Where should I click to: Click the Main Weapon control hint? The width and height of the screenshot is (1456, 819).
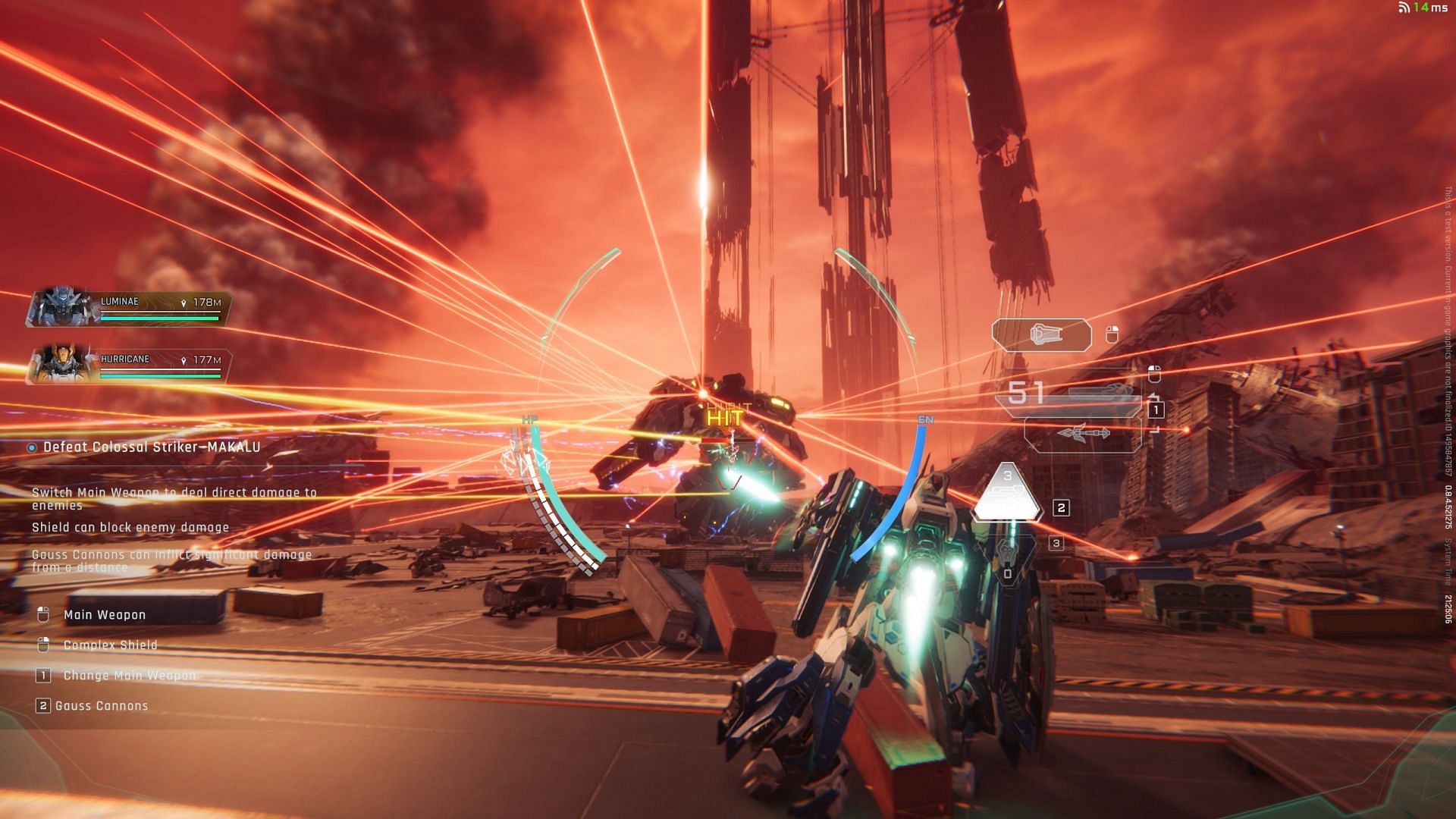105,615
